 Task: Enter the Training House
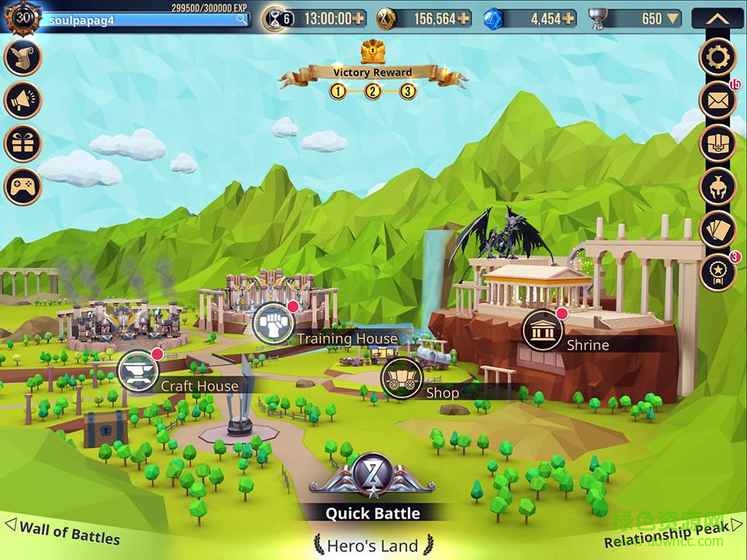273,321
